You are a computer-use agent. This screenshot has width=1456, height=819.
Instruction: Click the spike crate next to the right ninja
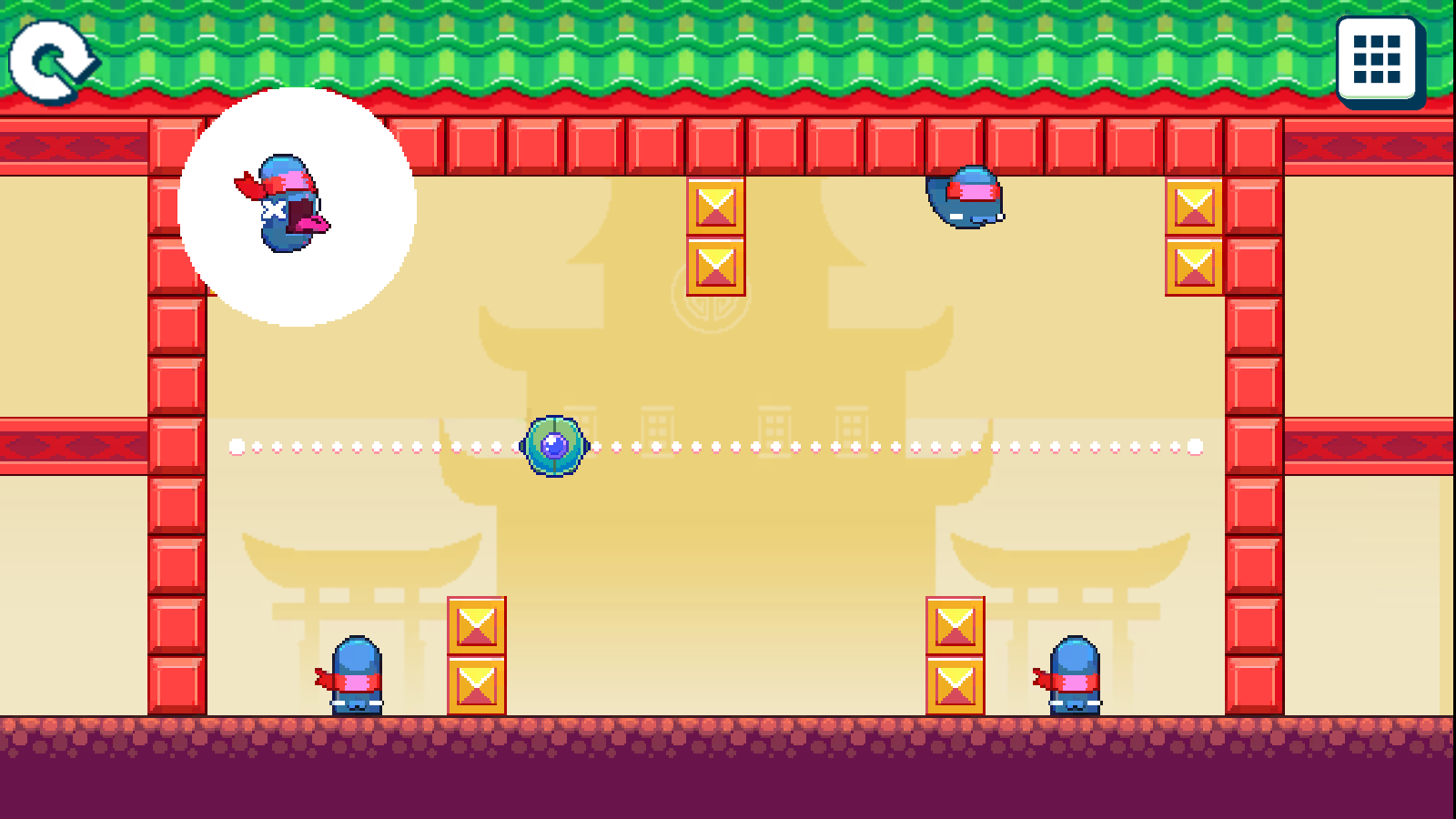(x=954, y=655)
